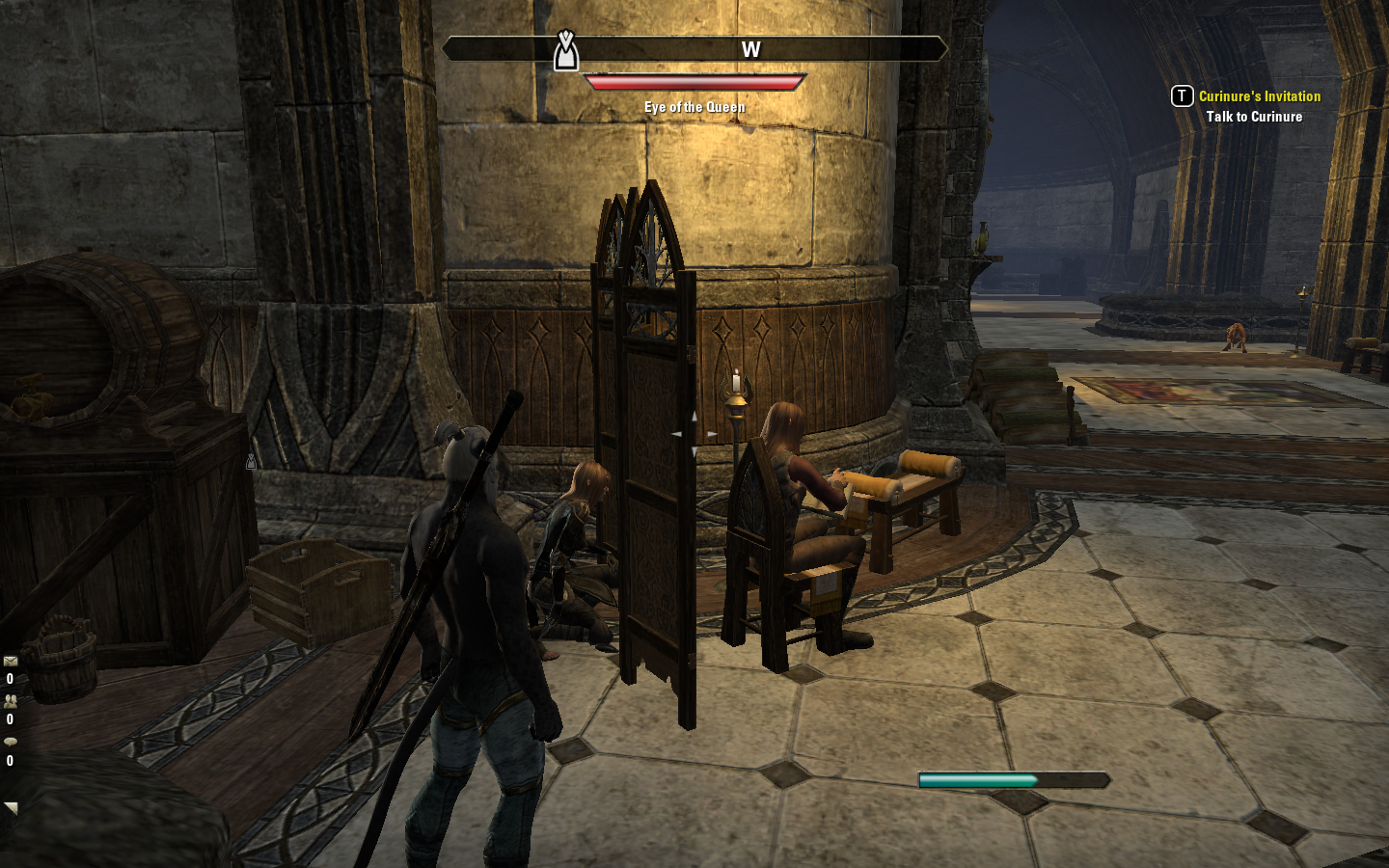Expand the minimized chat window arrow
Screen dimensions: 1389x868
coord(11,807)
